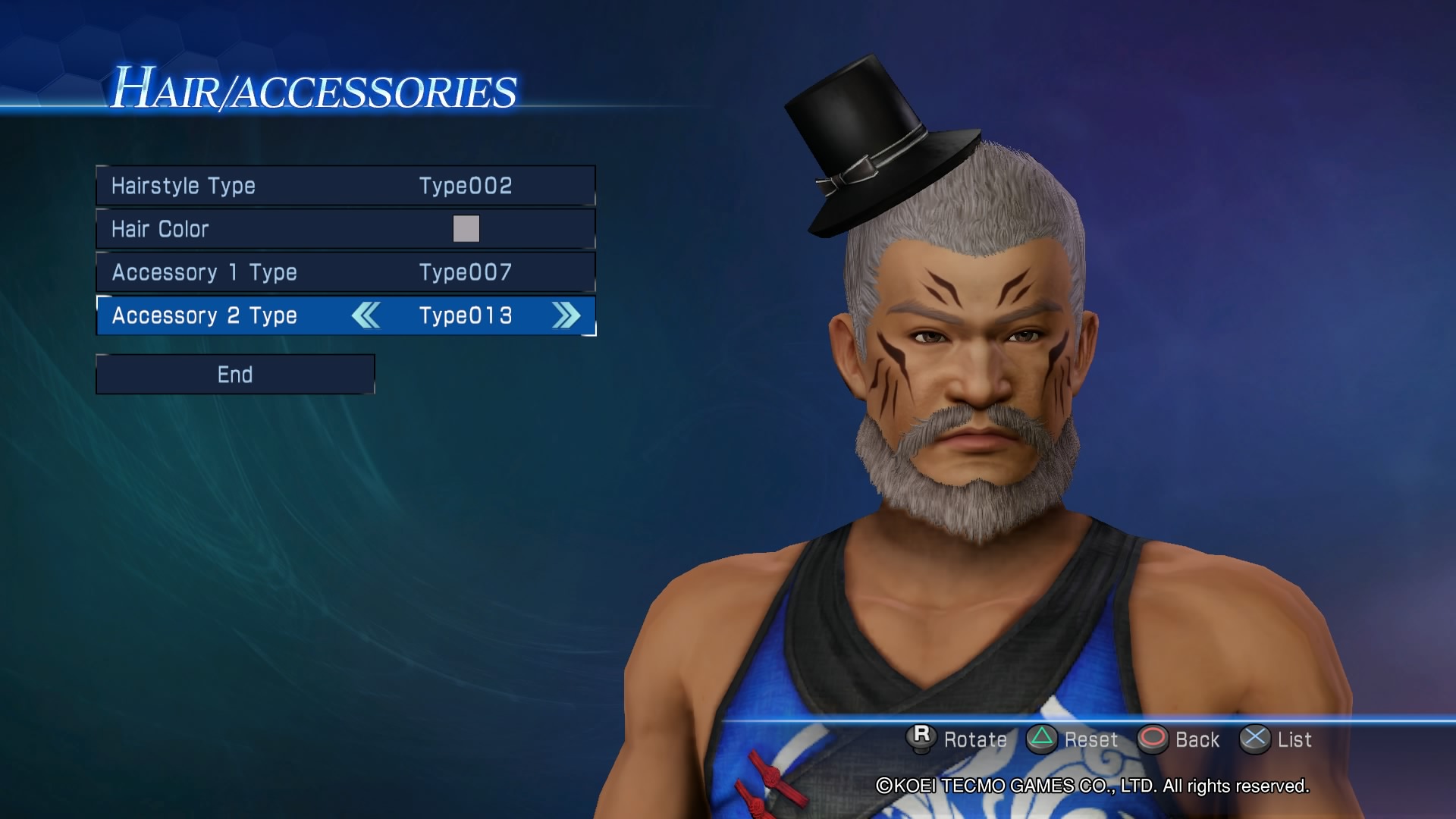Click the X List button icon
This screenshot has height=819, width=1456.
1256,739
